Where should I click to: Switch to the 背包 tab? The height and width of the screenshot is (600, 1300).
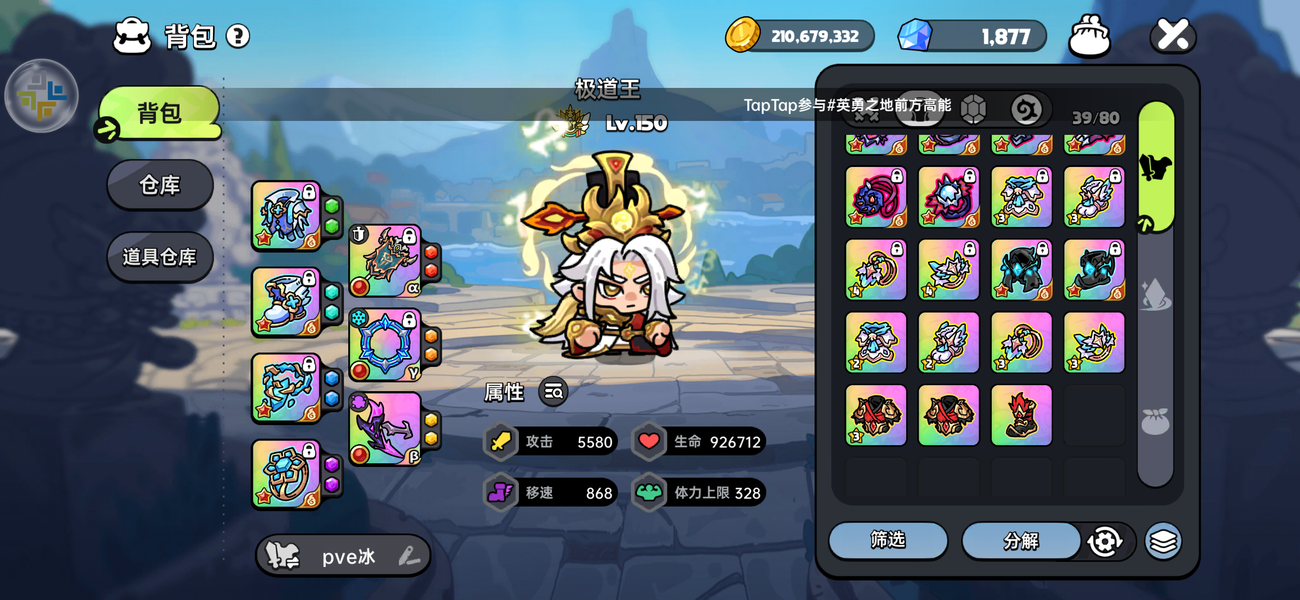[x=159, y=112]
